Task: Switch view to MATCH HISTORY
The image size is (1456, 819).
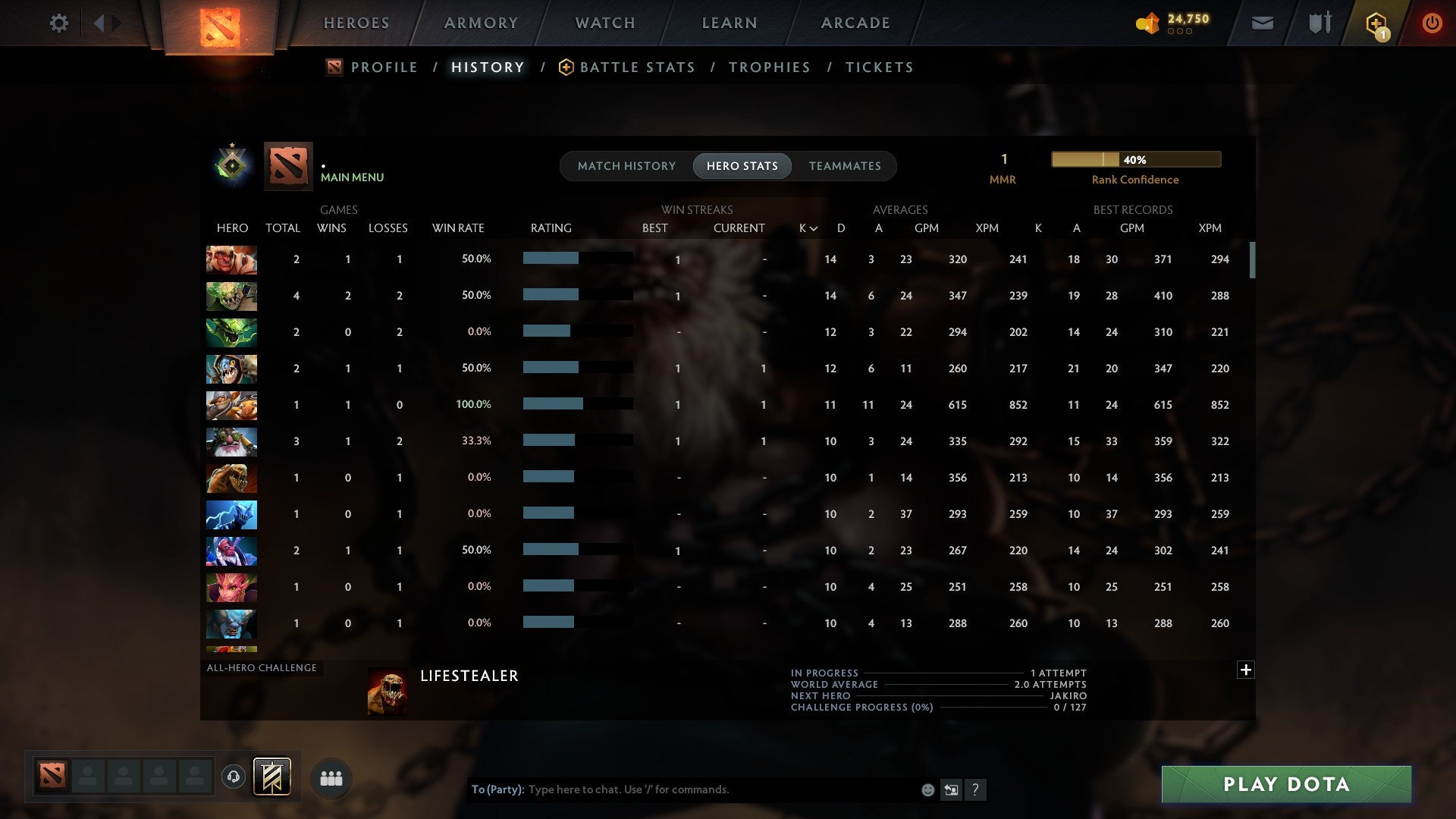Action: 626,165
